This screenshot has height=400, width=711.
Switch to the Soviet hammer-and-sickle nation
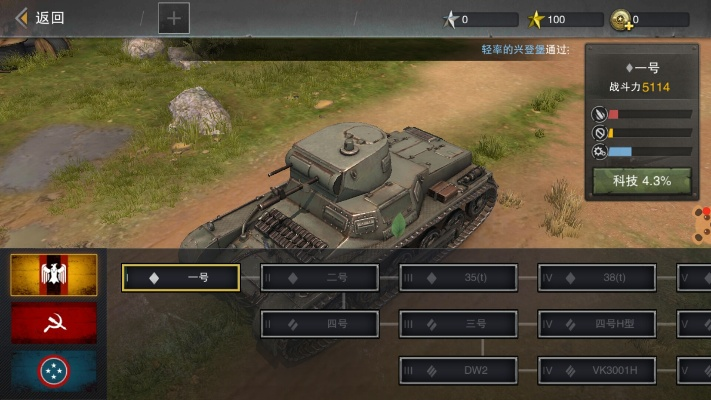coord(54,323)
